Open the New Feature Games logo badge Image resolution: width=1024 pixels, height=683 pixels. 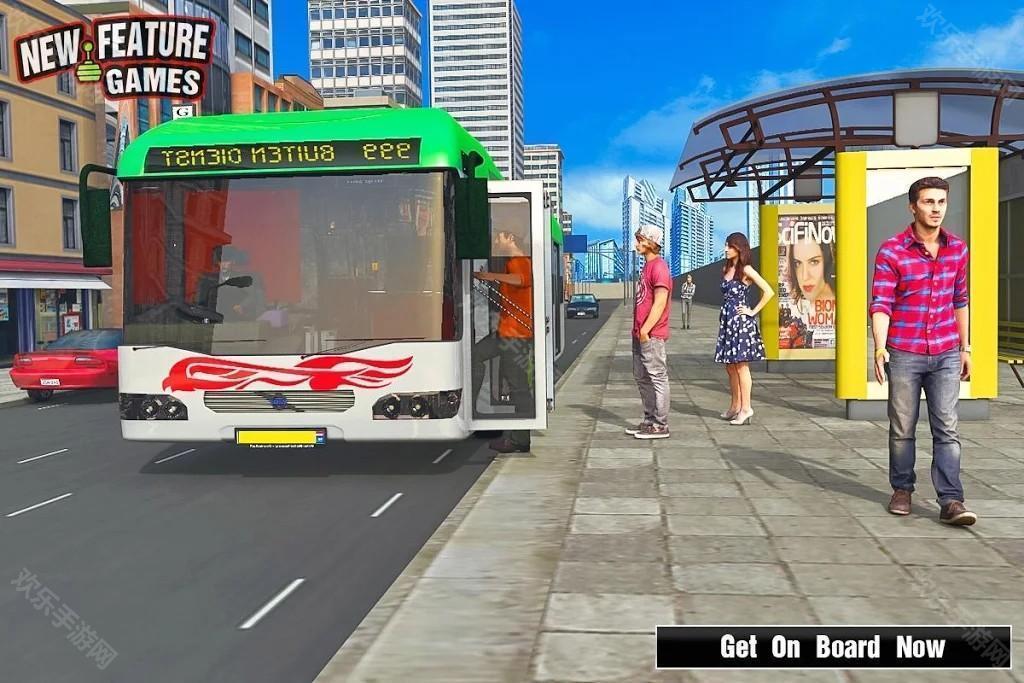[114, 58]
